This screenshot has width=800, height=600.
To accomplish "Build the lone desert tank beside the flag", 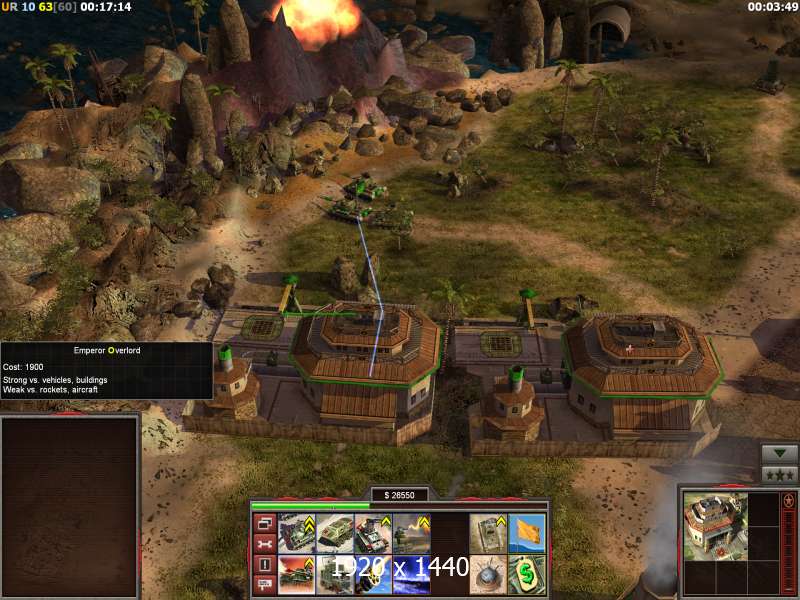I will tap(488, 533).
